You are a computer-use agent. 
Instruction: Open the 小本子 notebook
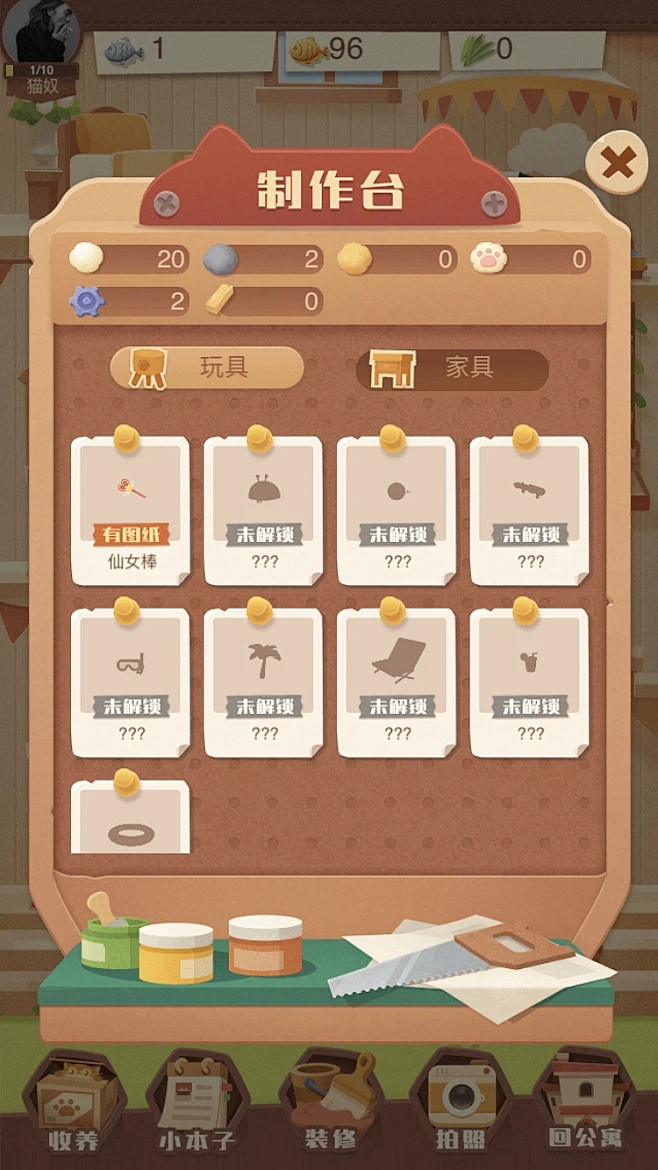(x=196, y=1106)
